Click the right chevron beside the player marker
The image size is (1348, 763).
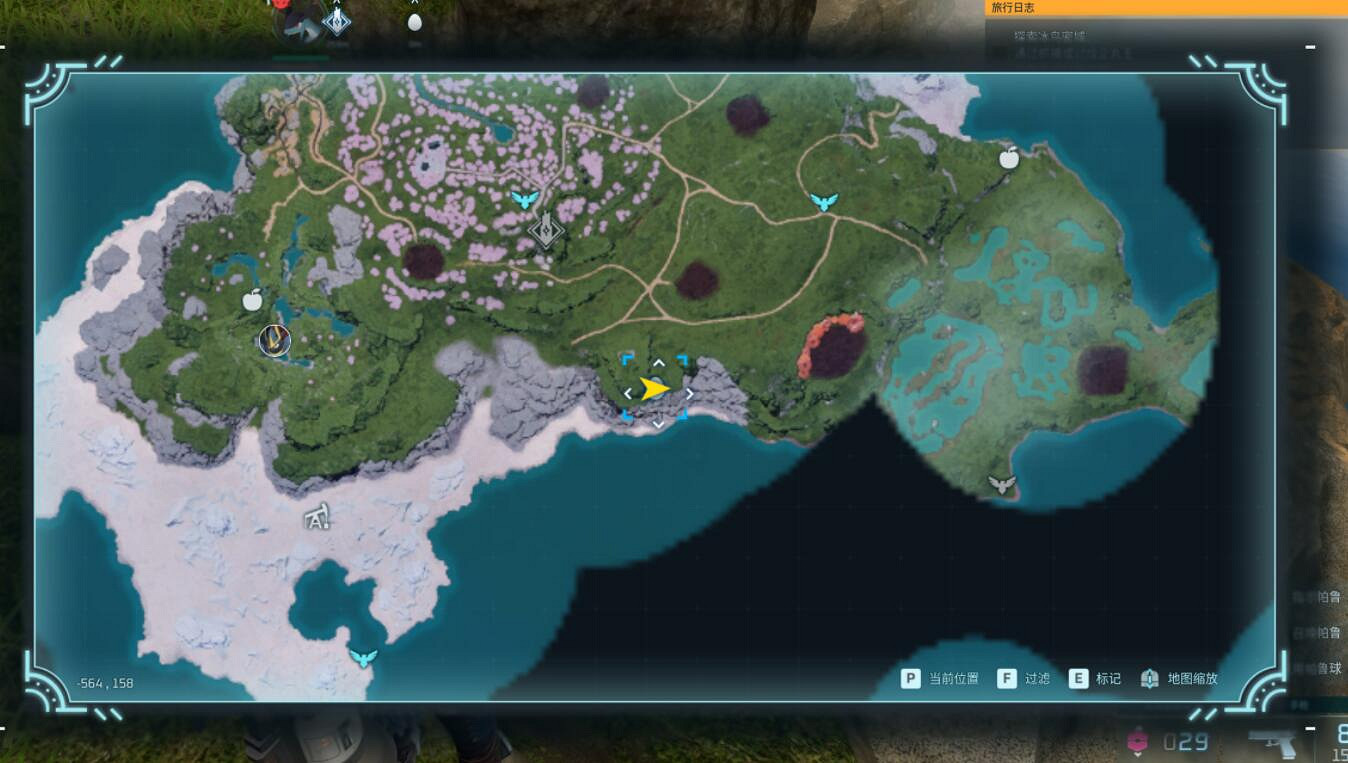[x=689, y=394]
